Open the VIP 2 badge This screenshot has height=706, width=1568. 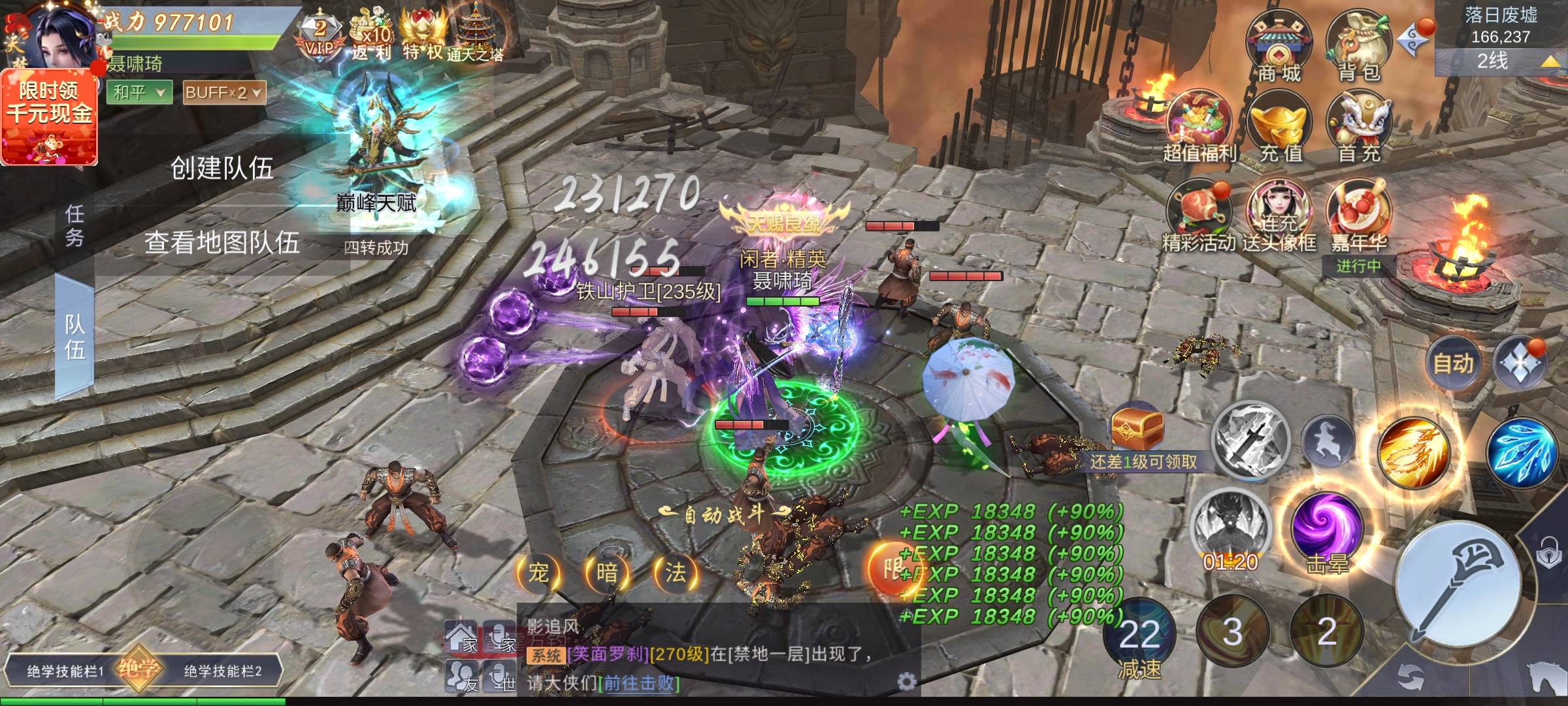pos(319,36)
